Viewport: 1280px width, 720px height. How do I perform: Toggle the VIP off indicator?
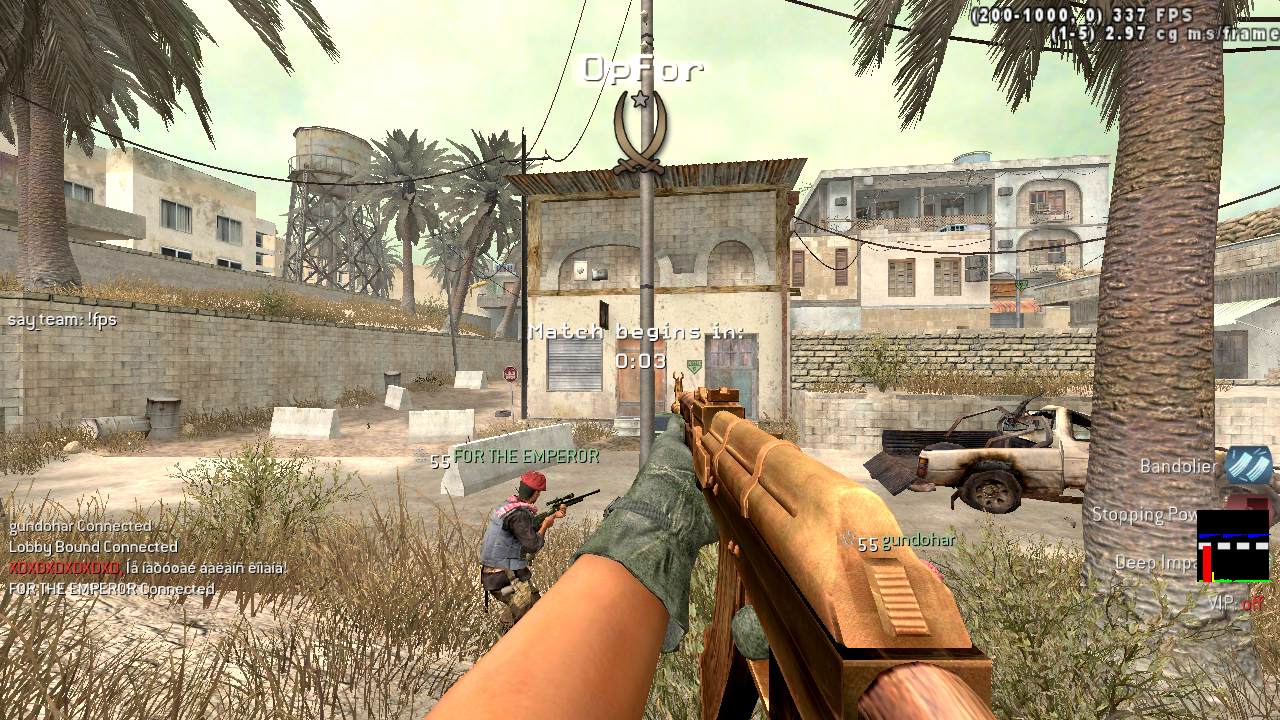pyautogui.click(x=1236, y=603)
